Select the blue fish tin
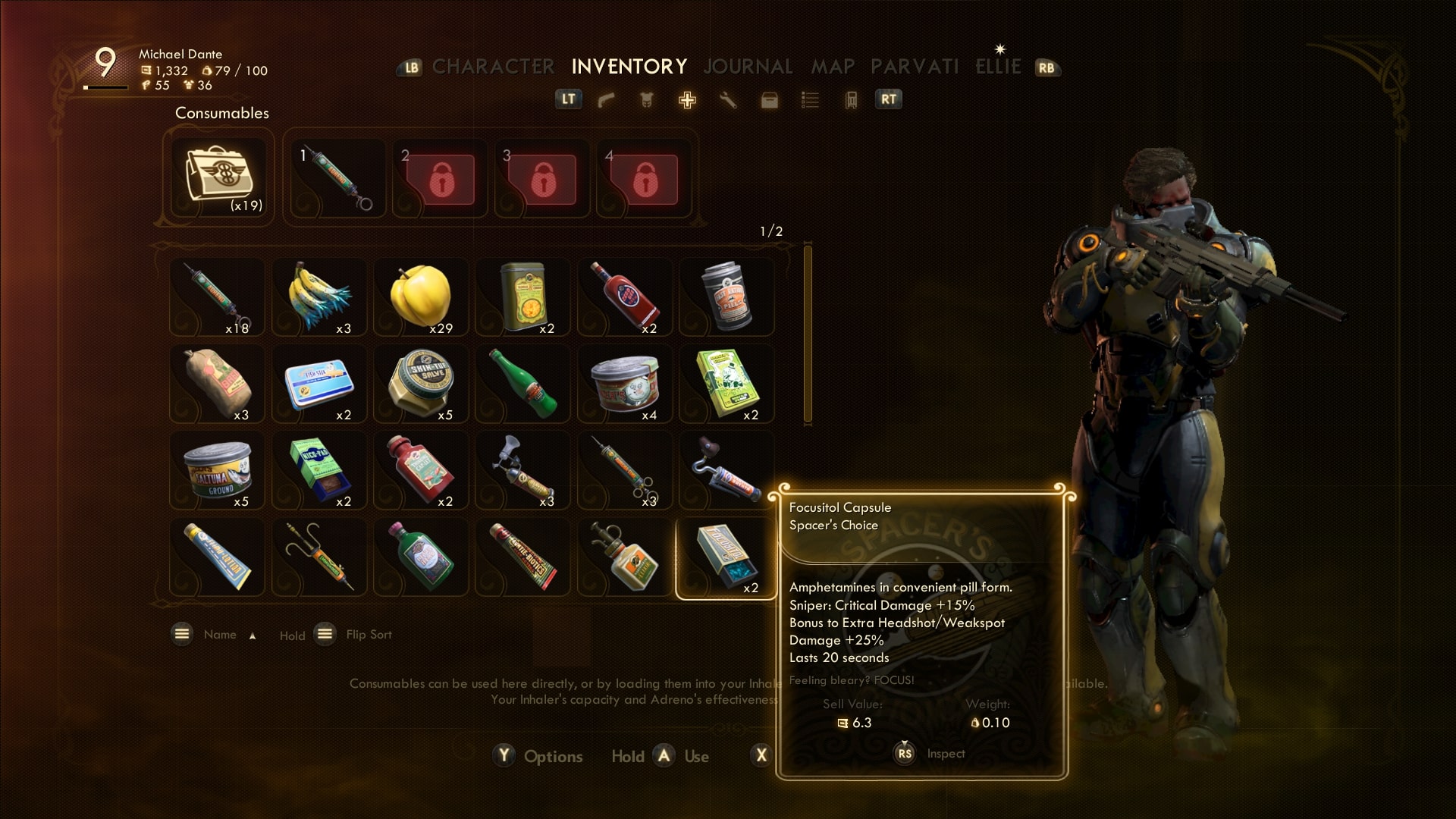Viewport: 1456px width, 819px height. pos(319,383)
